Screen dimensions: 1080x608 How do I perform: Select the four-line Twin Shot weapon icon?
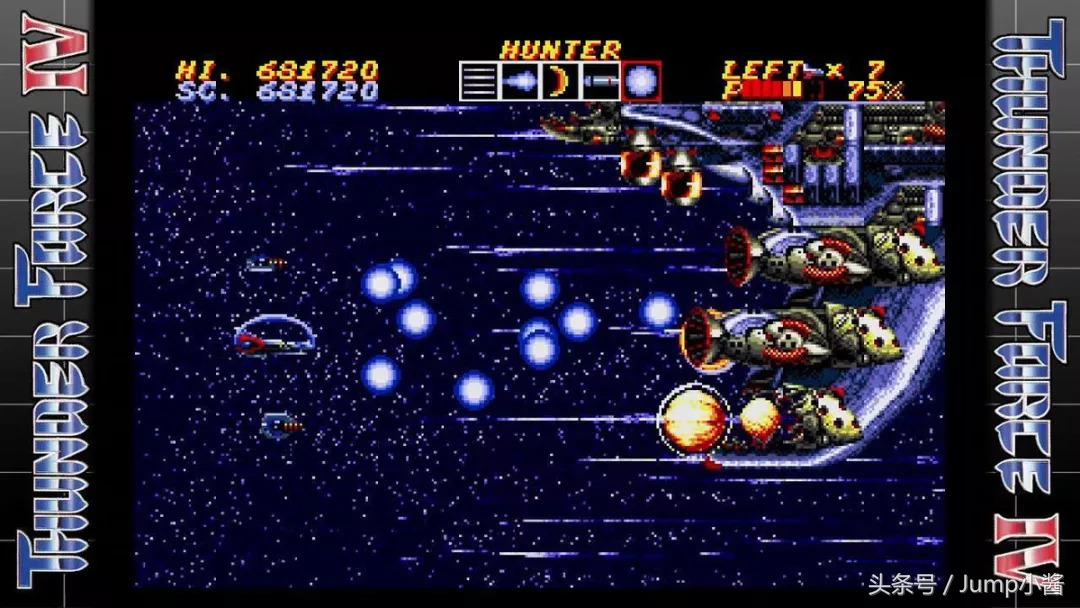click(x=479, y=81)
